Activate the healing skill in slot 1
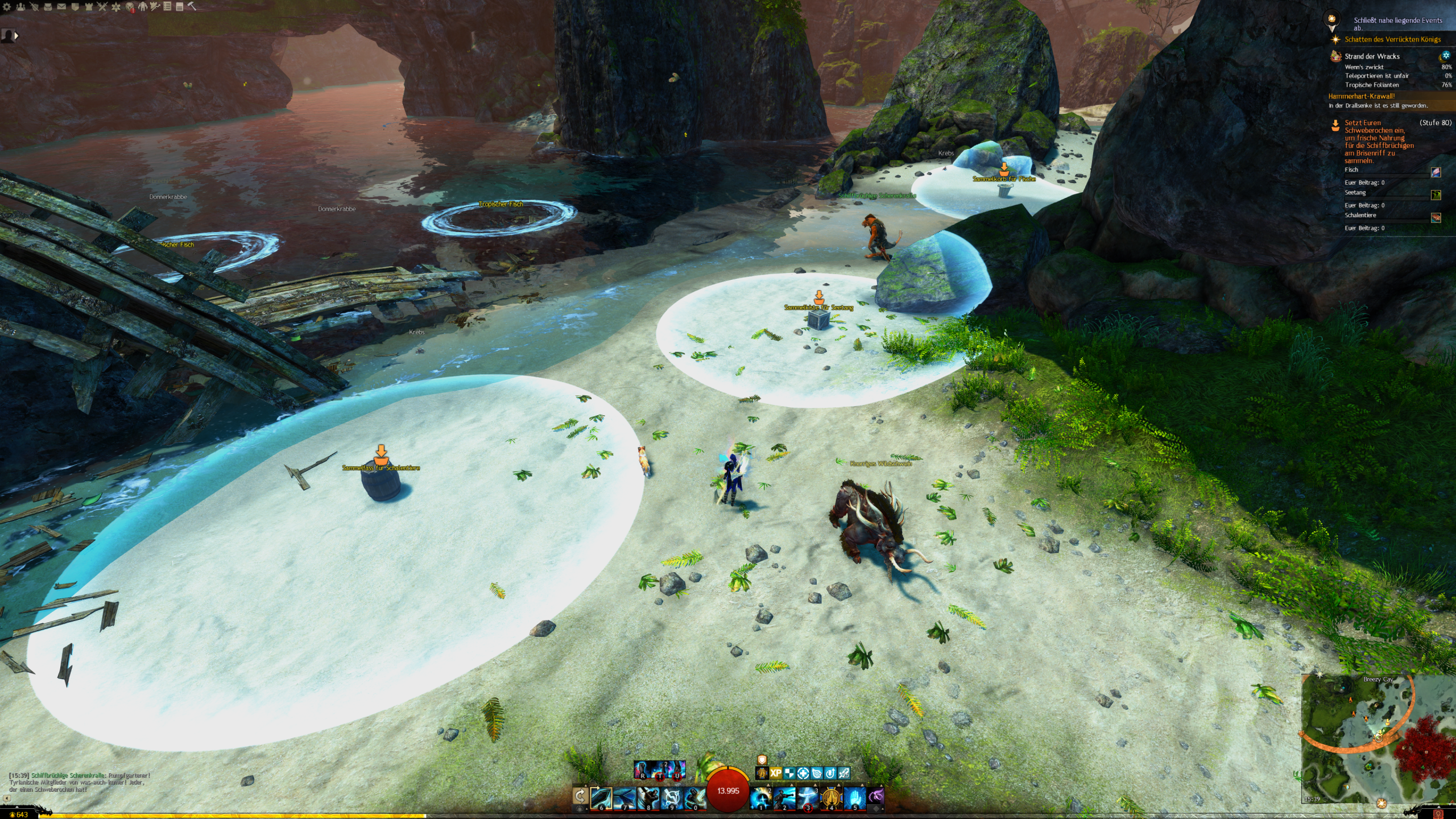Screen dimensions: 1456x819 point(761,798)
